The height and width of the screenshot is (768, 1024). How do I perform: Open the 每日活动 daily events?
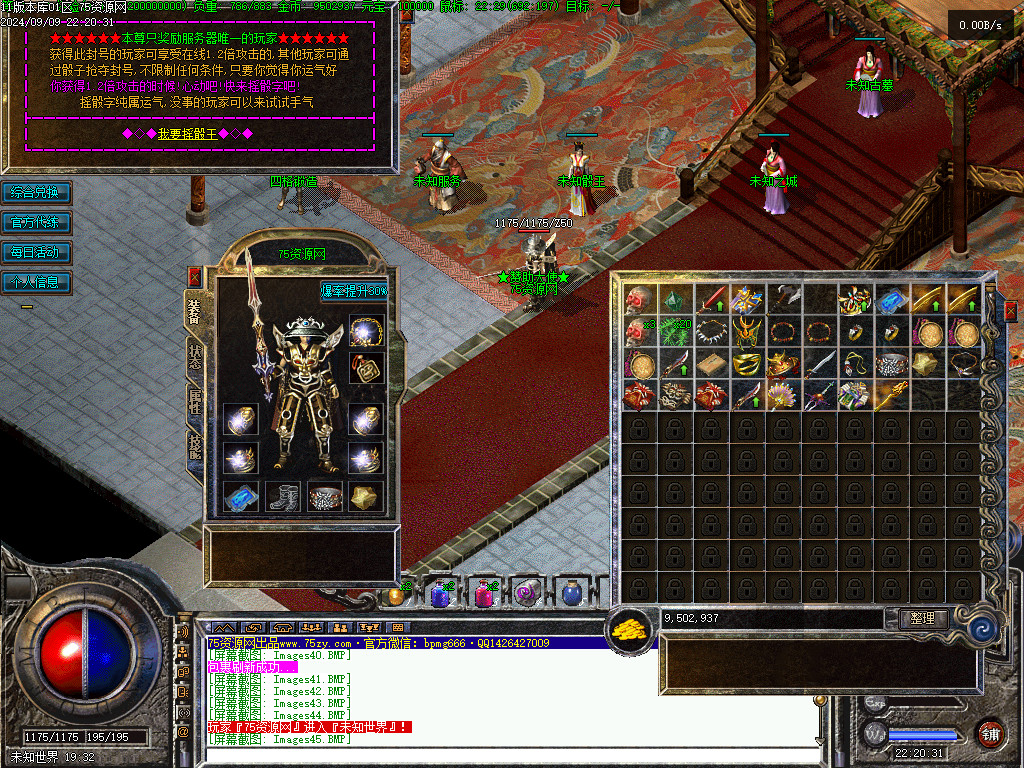click(36, 252)
